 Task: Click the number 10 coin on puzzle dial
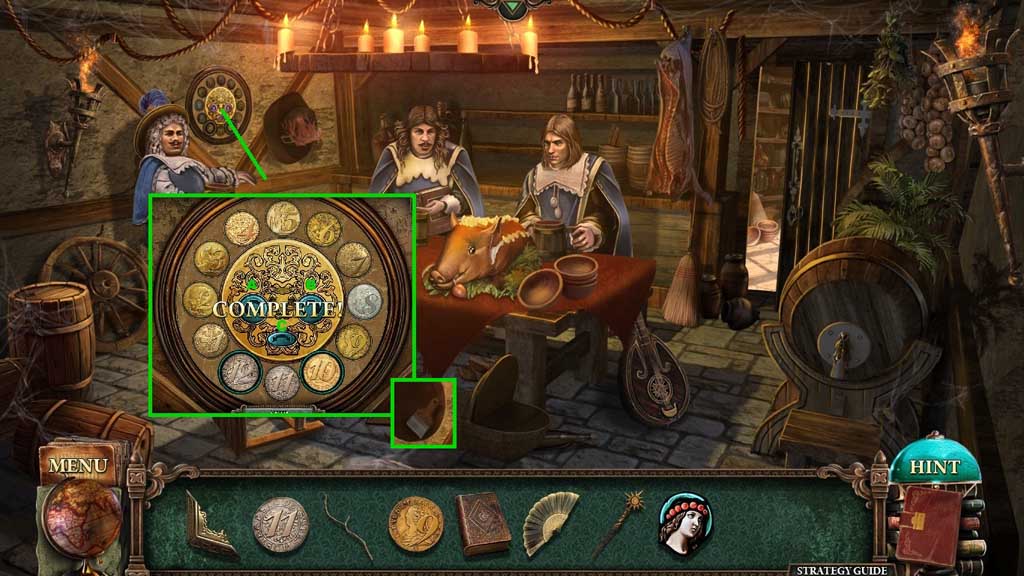[323, 371]
